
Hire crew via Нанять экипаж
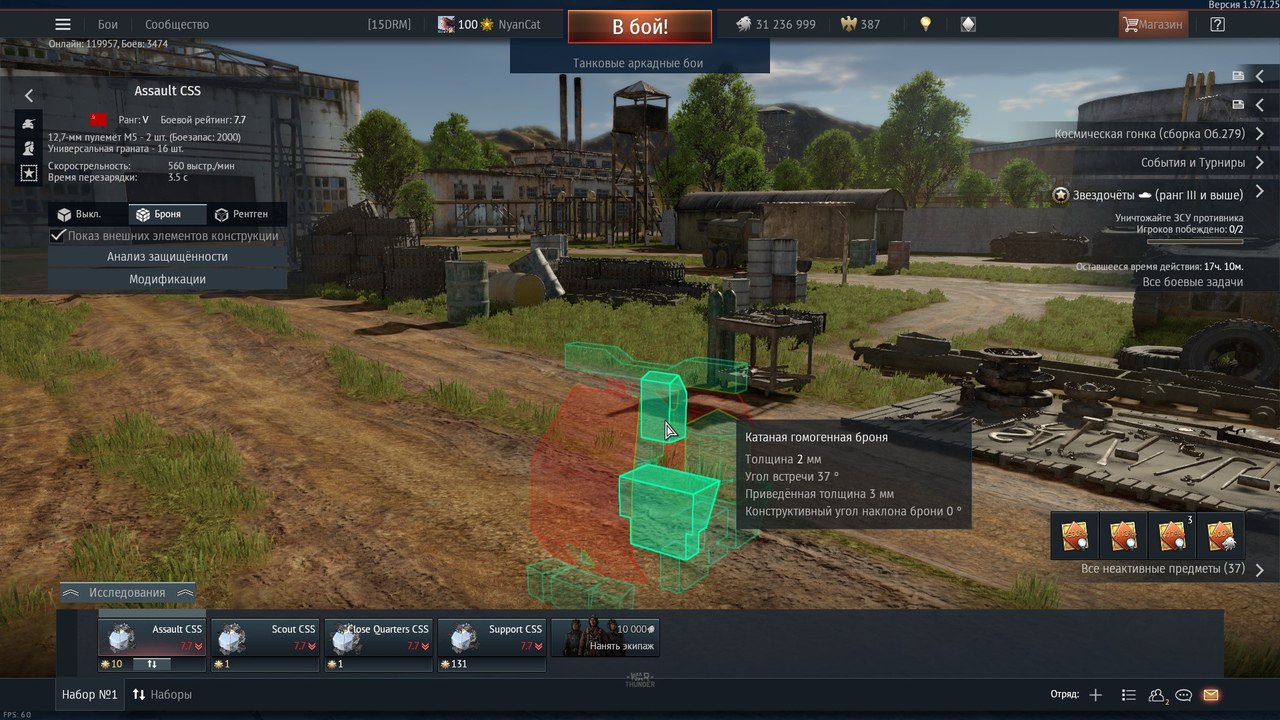(606, 638)
